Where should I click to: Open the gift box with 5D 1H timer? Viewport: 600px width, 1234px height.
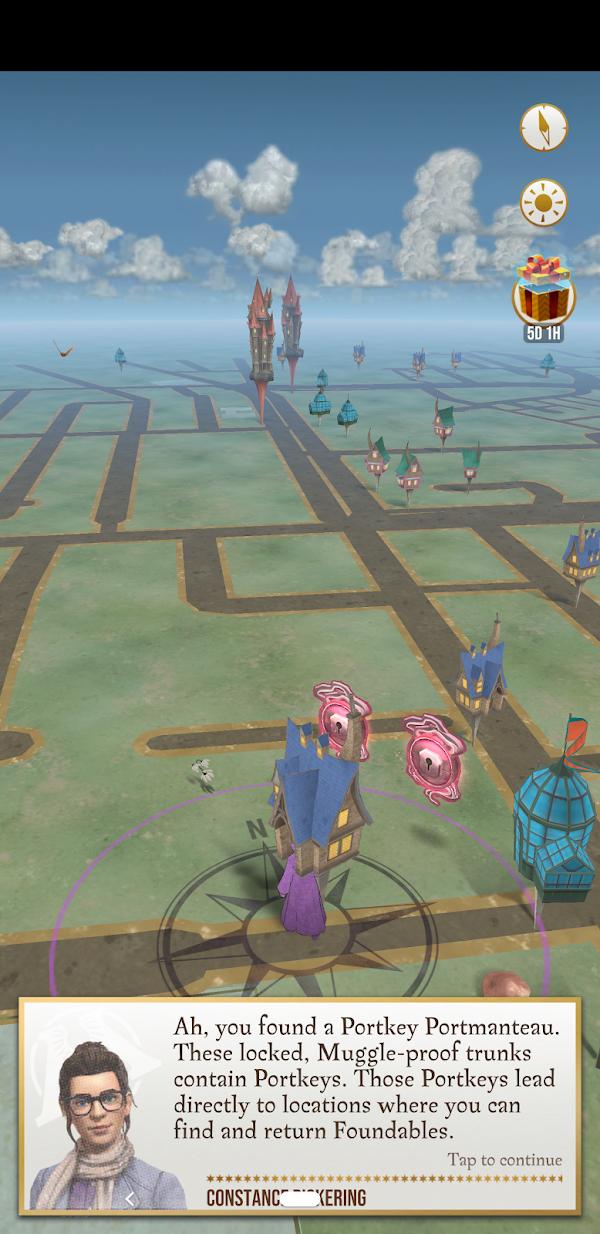point(543,292)
